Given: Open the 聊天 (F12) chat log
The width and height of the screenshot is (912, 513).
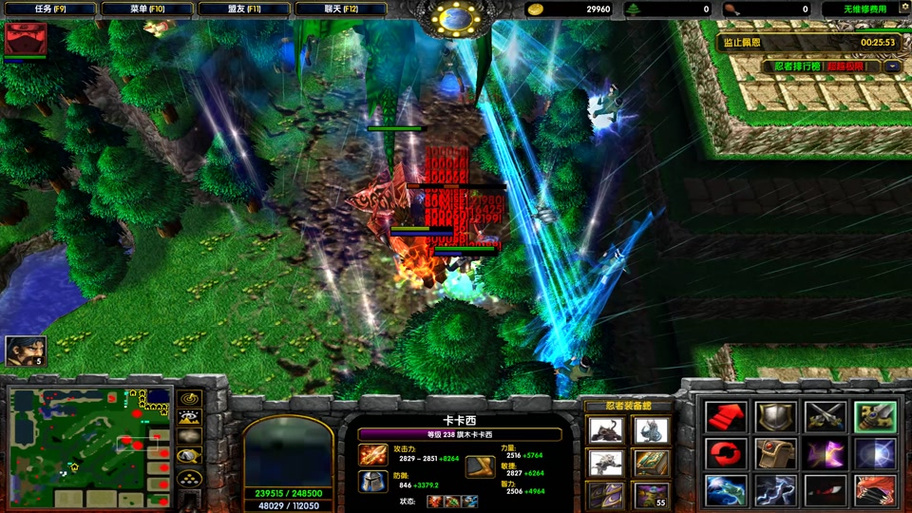Looking at the screenshot, I should [341, 9].
